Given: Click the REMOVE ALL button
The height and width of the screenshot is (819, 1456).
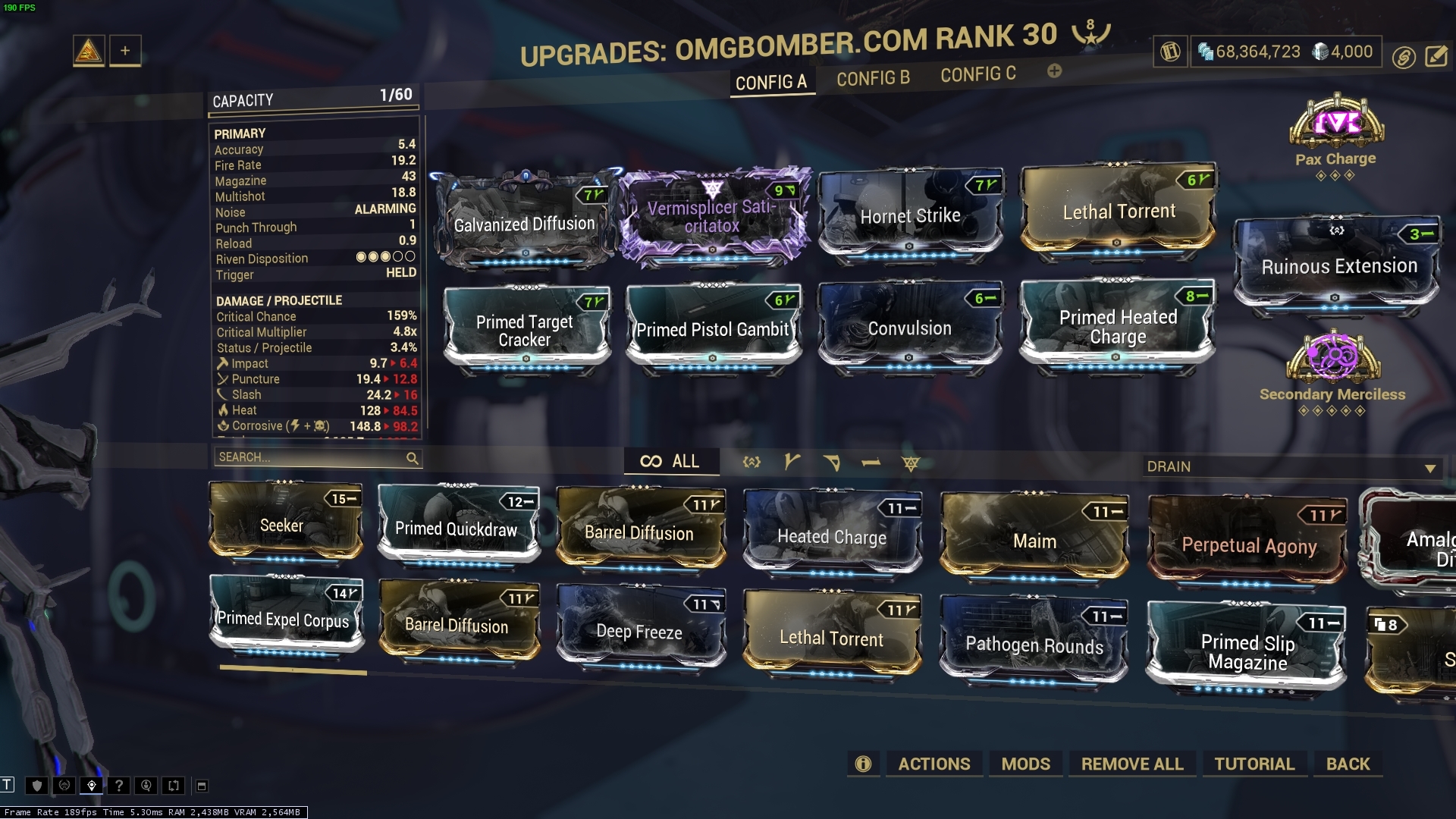Looking at the screenshot, I should point(1132,764).
